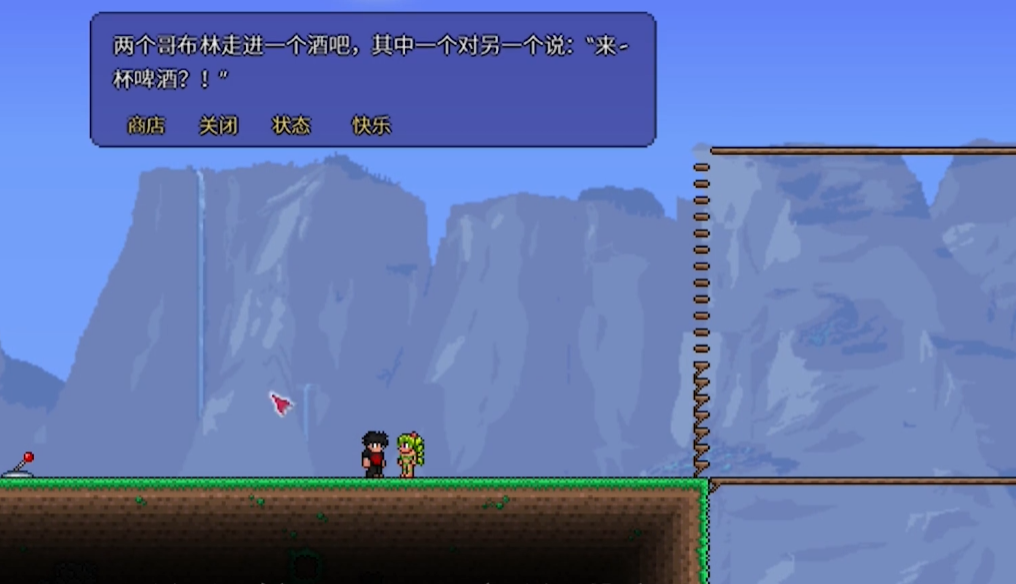Click the 快乐 happiness option

click(x=370, y=126)
